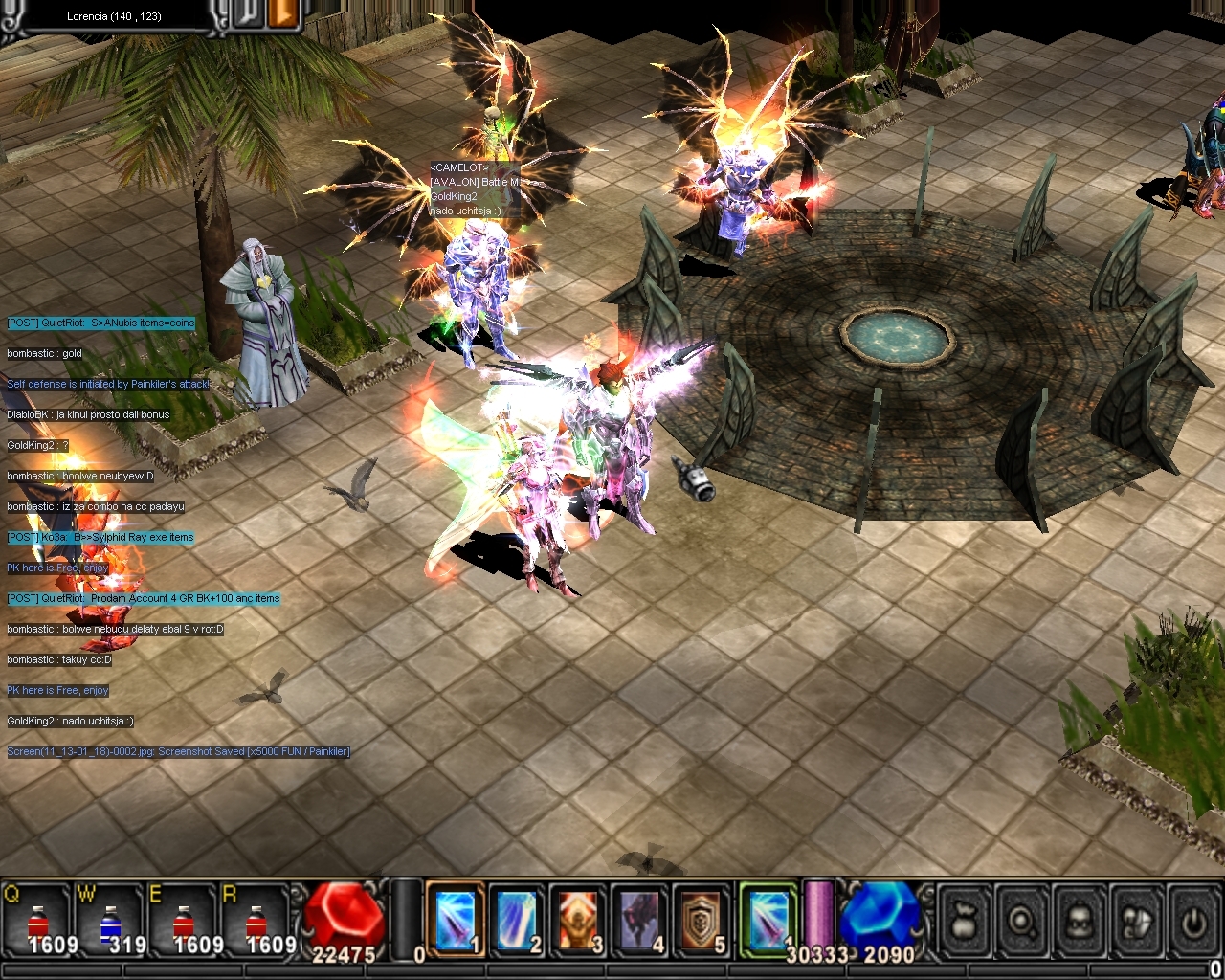This screenshot has height=980, width=1225.
Task: Click the grey button beside Lorencia coordinates
Action: point(249,14)
